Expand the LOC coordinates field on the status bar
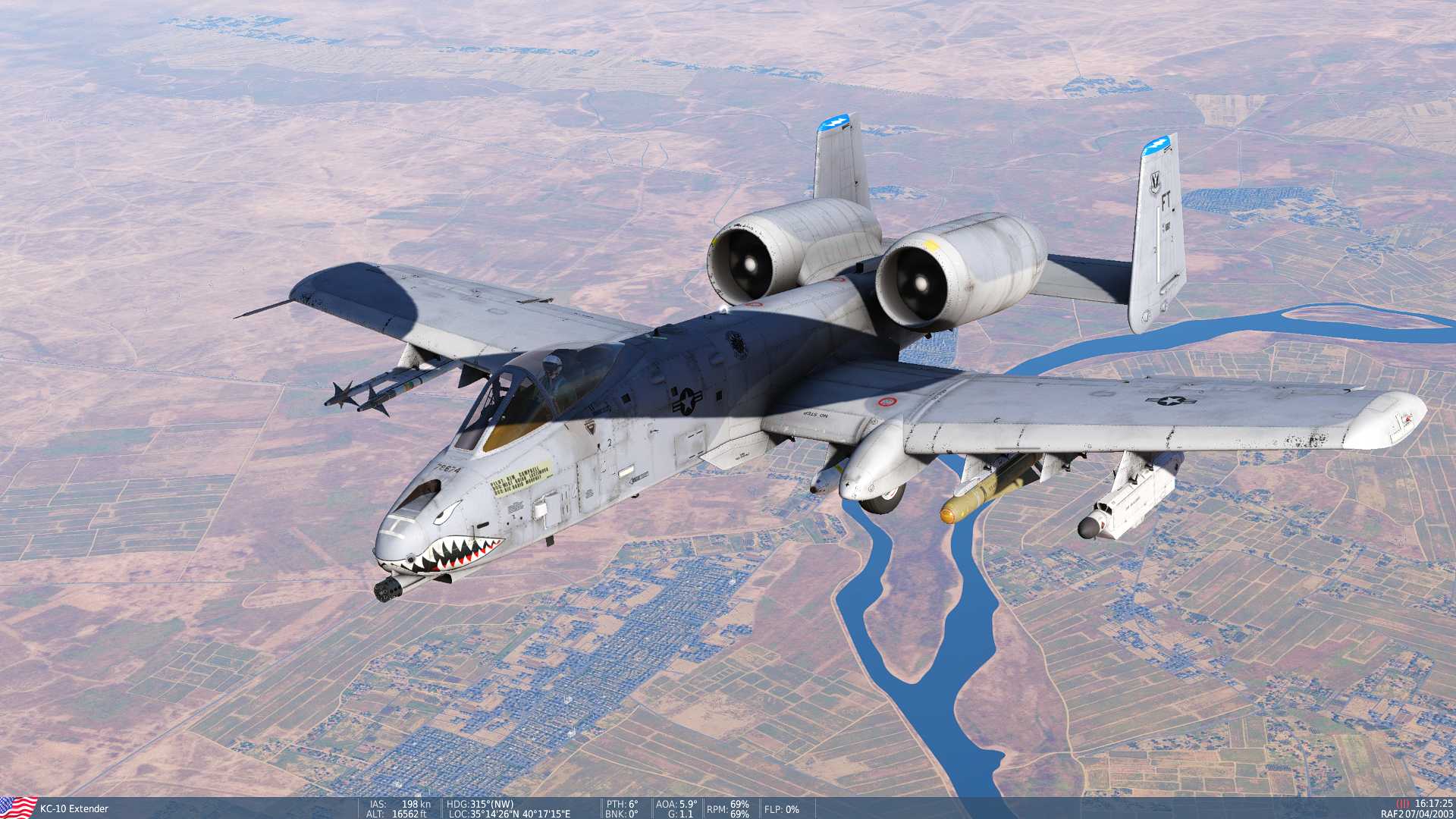This screenshot has height=819, width=1456. point(507,815)
